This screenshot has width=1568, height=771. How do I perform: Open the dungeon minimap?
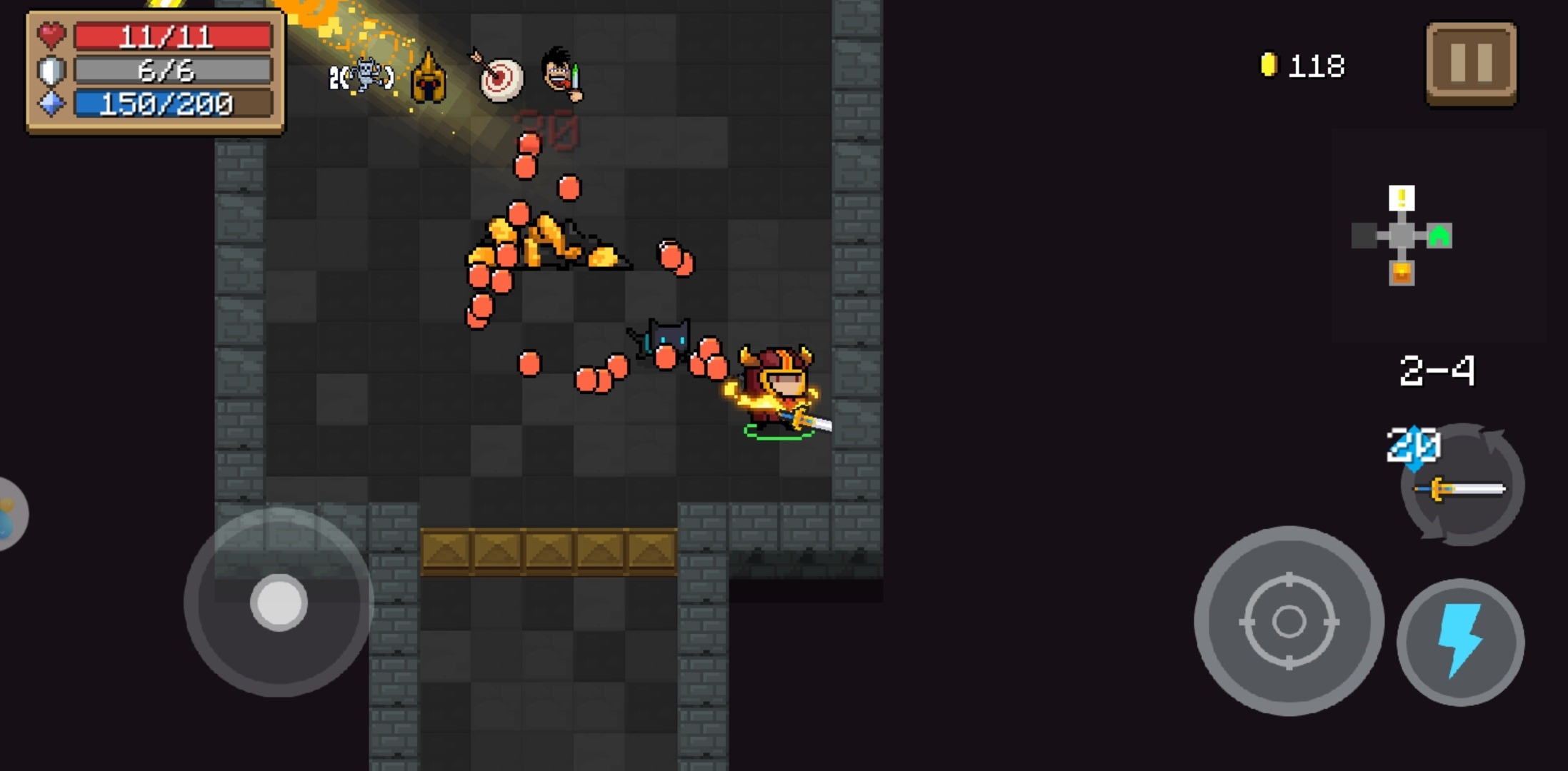coord(1402,236)
